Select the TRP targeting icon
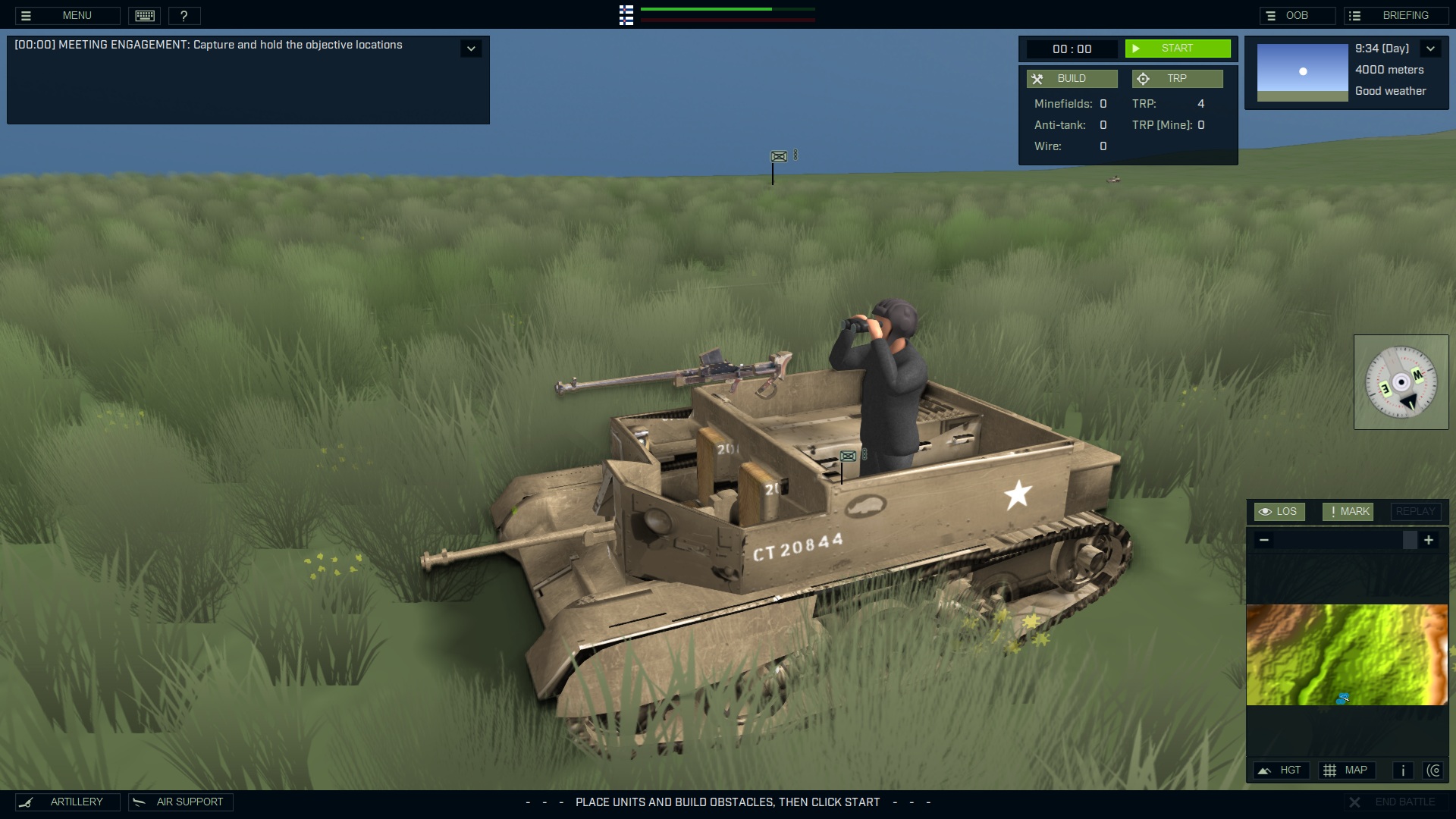Viewport: 1456px width, 819px height. pos(1144,78)
